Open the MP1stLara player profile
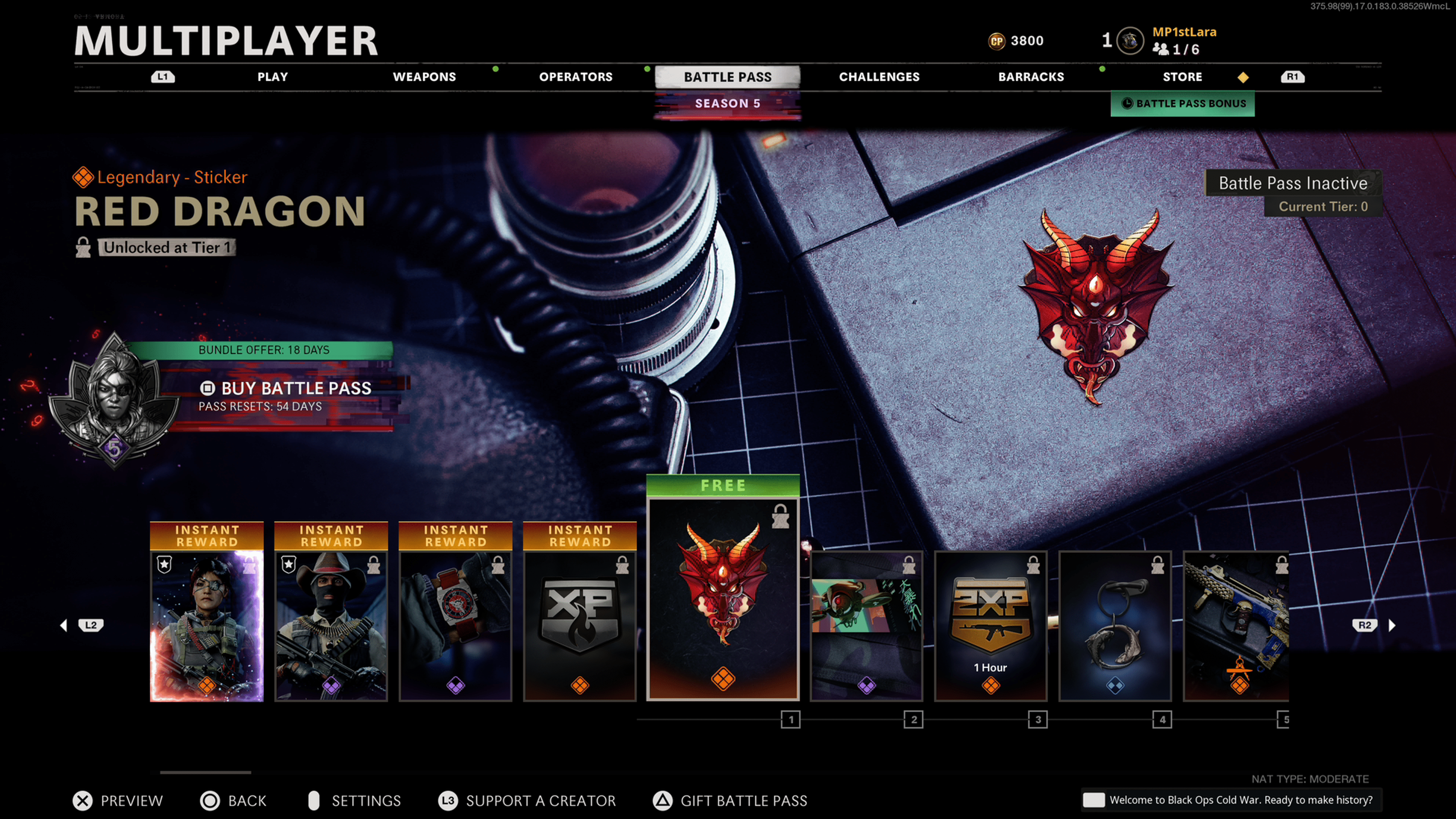This screenshot has width=1456, height=819. point(1183,32)
